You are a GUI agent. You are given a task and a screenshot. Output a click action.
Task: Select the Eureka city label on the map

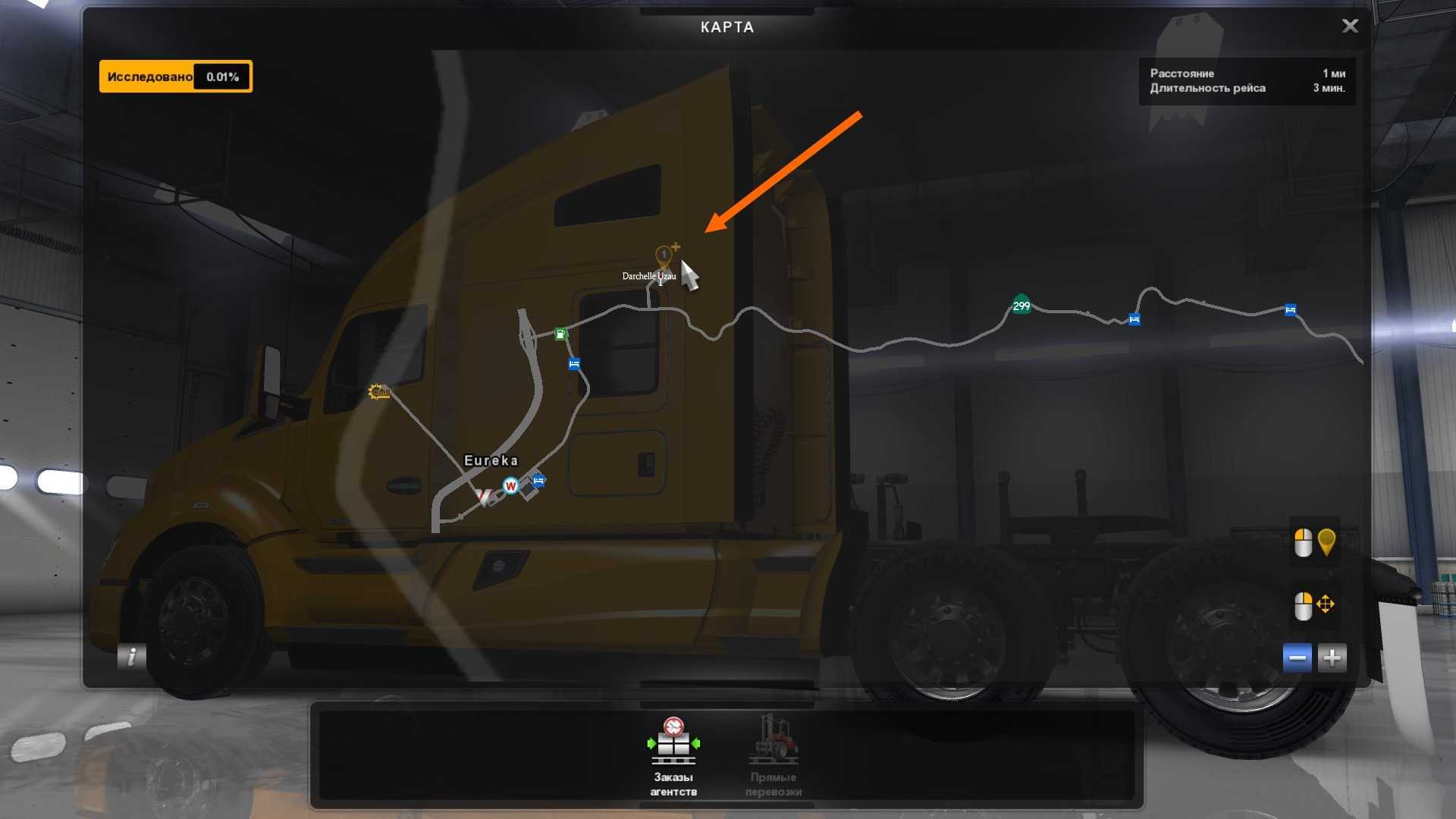[x=491, y=460]
